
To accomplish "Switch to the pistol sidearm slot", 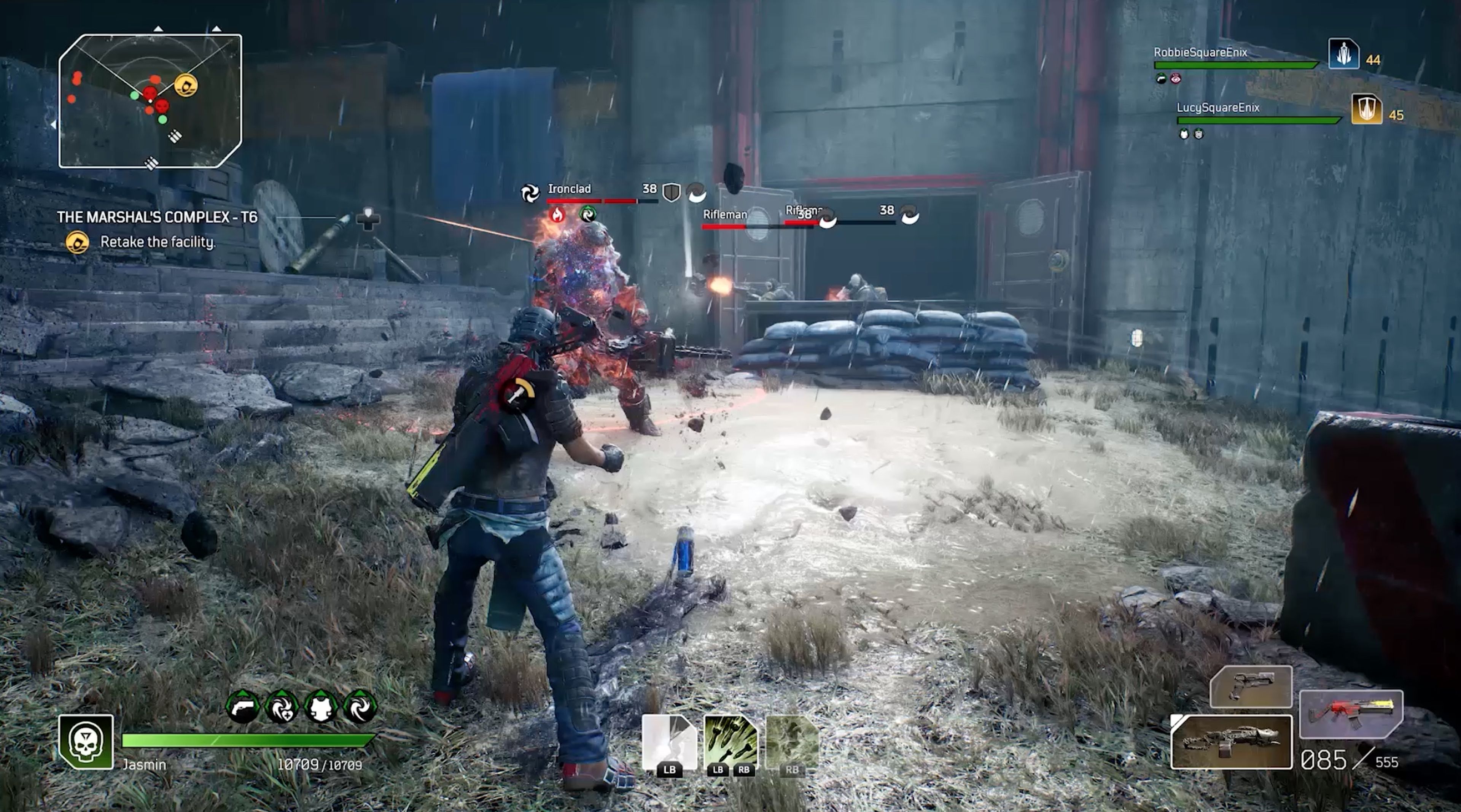I will [x=1251, y=687].
